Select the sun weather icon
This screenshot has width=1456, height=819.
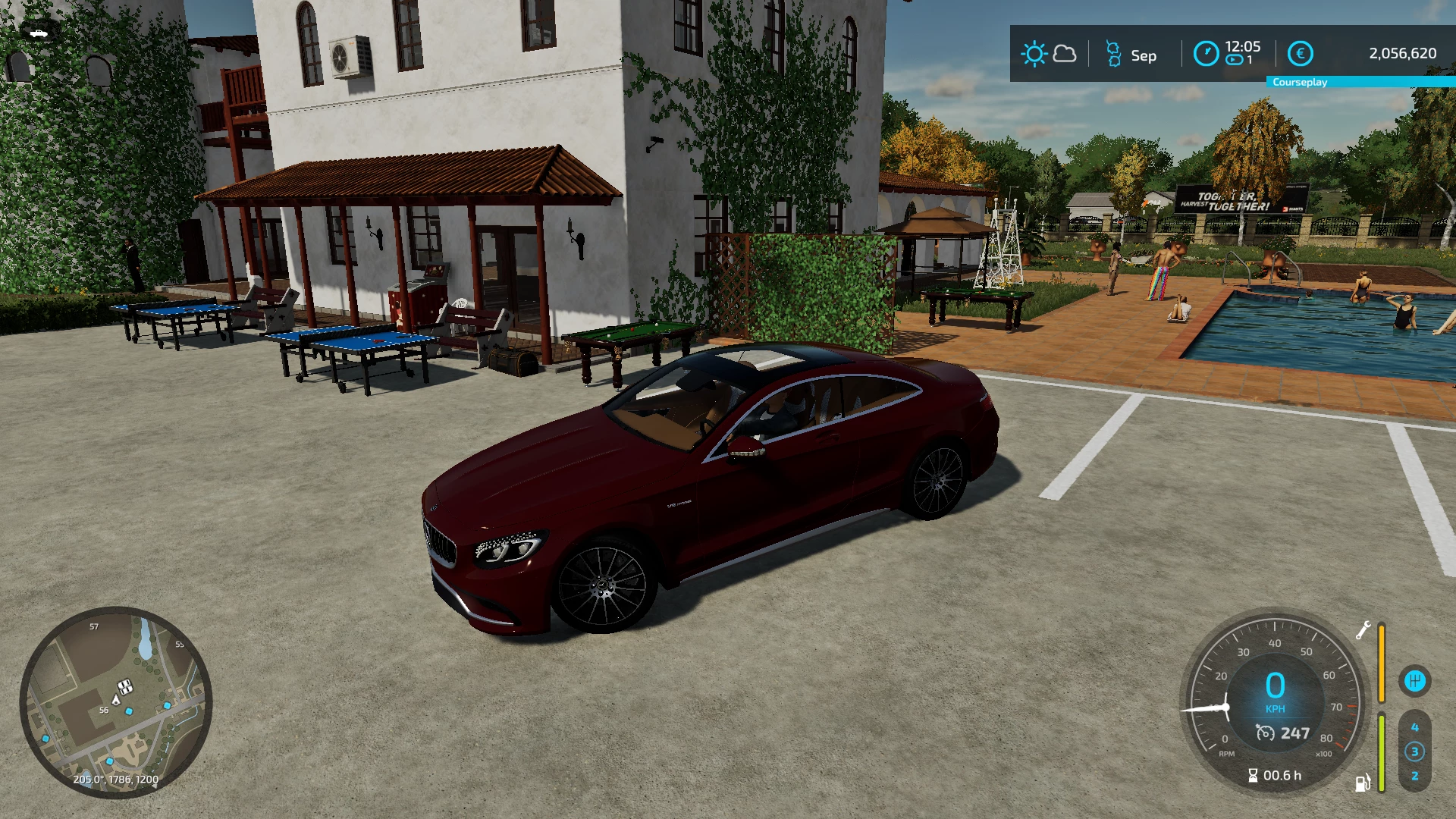pos(1035,54)
